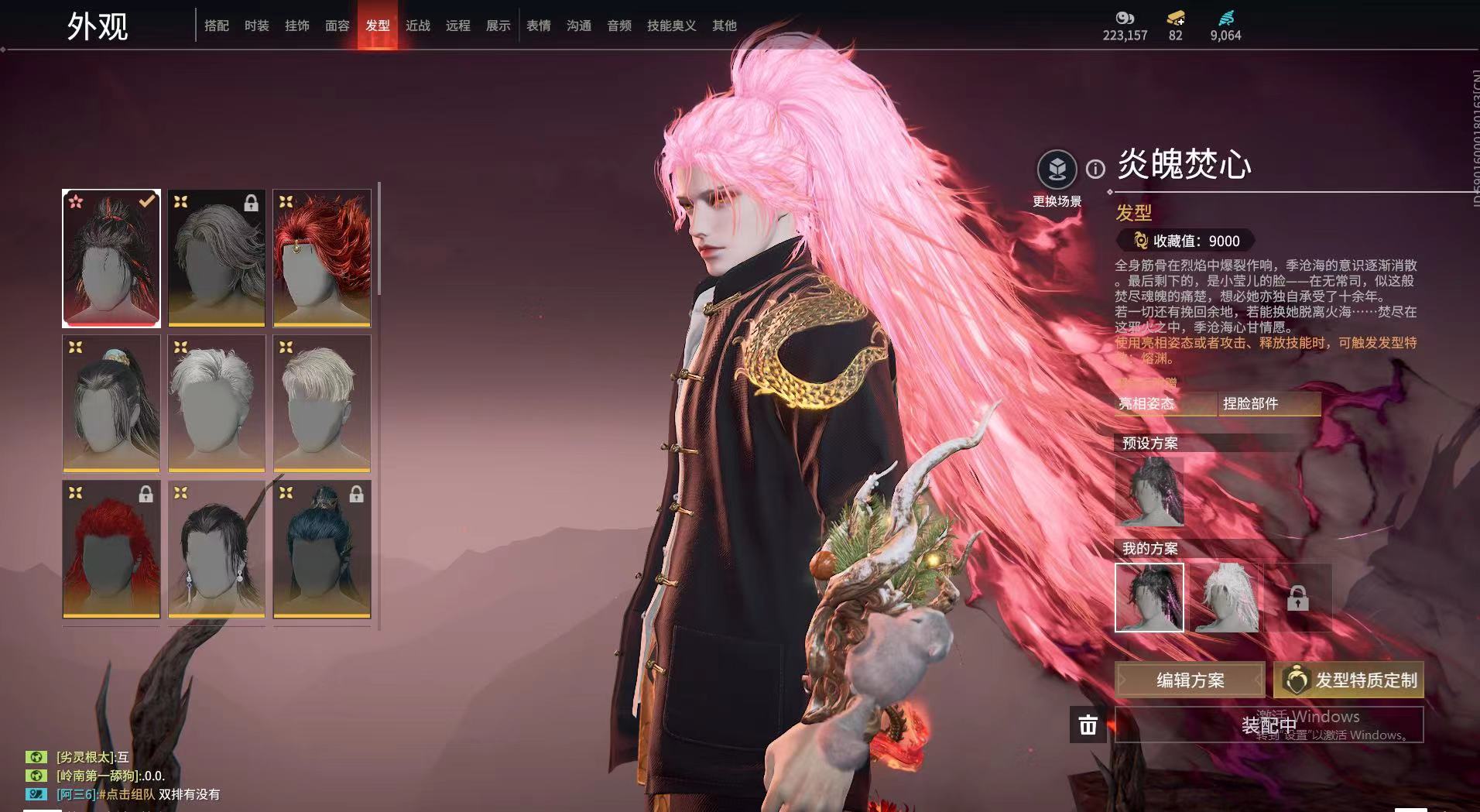The height and width of the screenshot is (812, 1480).
Task: Select the locked wavy grey hairstyle
Action: [x=217, y=258]
